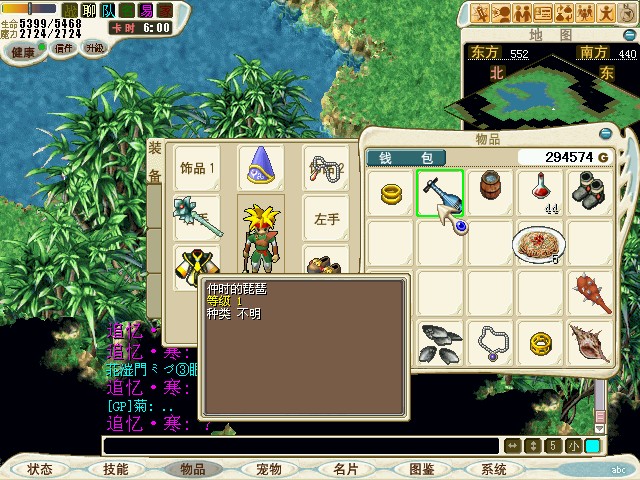
Task: Select the wooden barrel item
Action: click(x=490, y=187)
